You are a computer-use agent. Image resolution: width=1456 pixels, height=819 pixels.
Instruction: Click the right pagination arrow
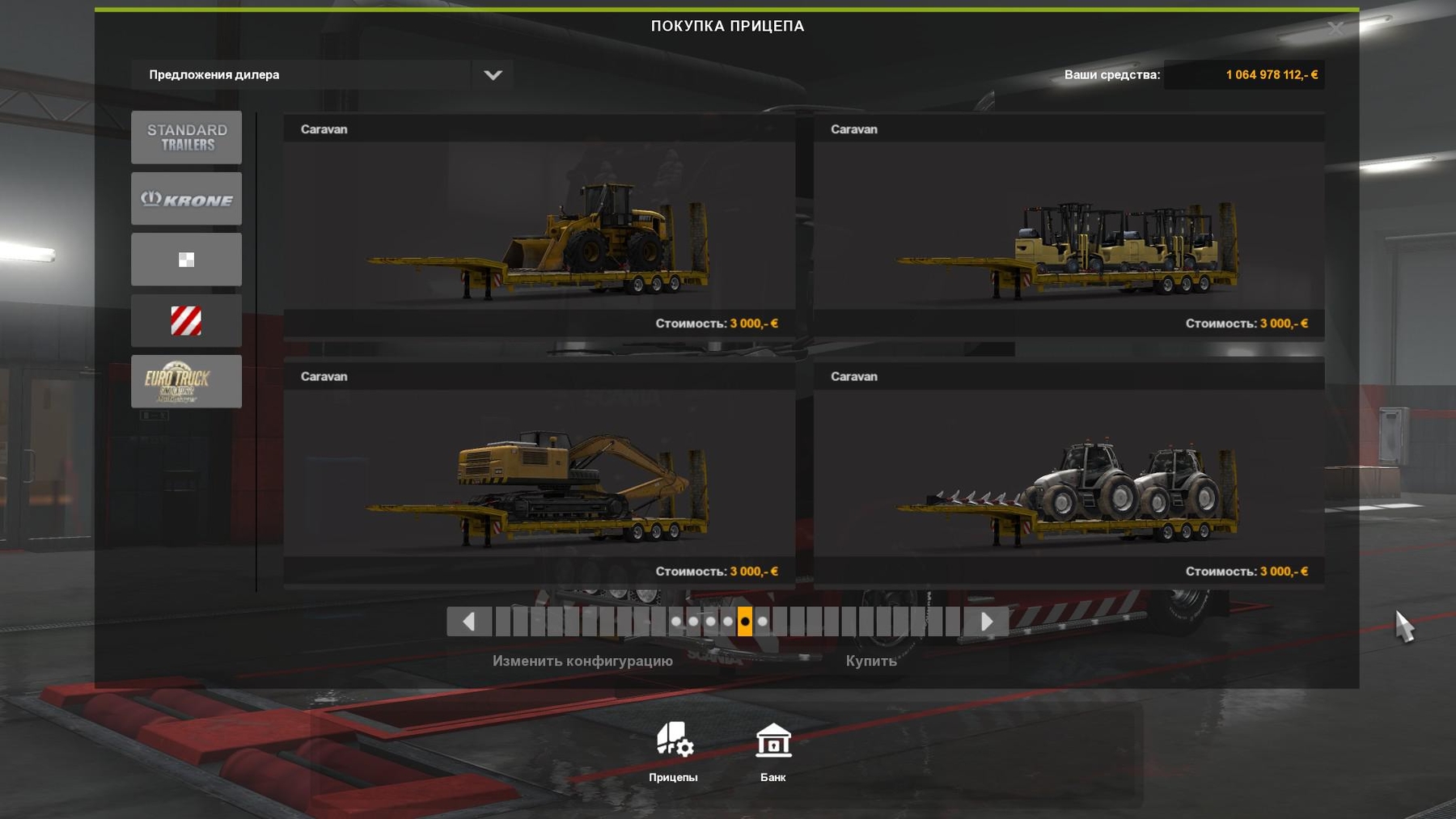[987, 623]
